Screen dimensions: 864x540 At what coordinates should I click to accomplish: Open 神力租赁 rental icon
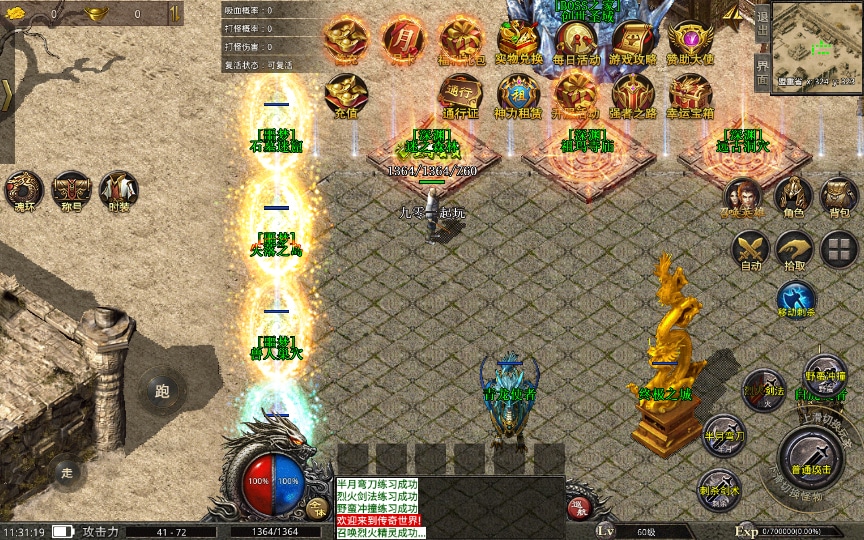click(x=518, y=94)
